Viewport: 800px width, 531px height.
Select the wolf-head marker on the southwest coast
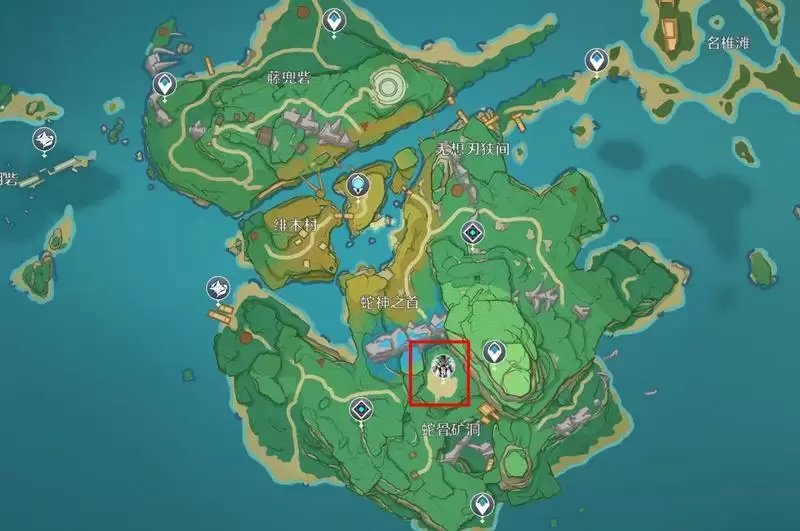[x=217, y=290]
